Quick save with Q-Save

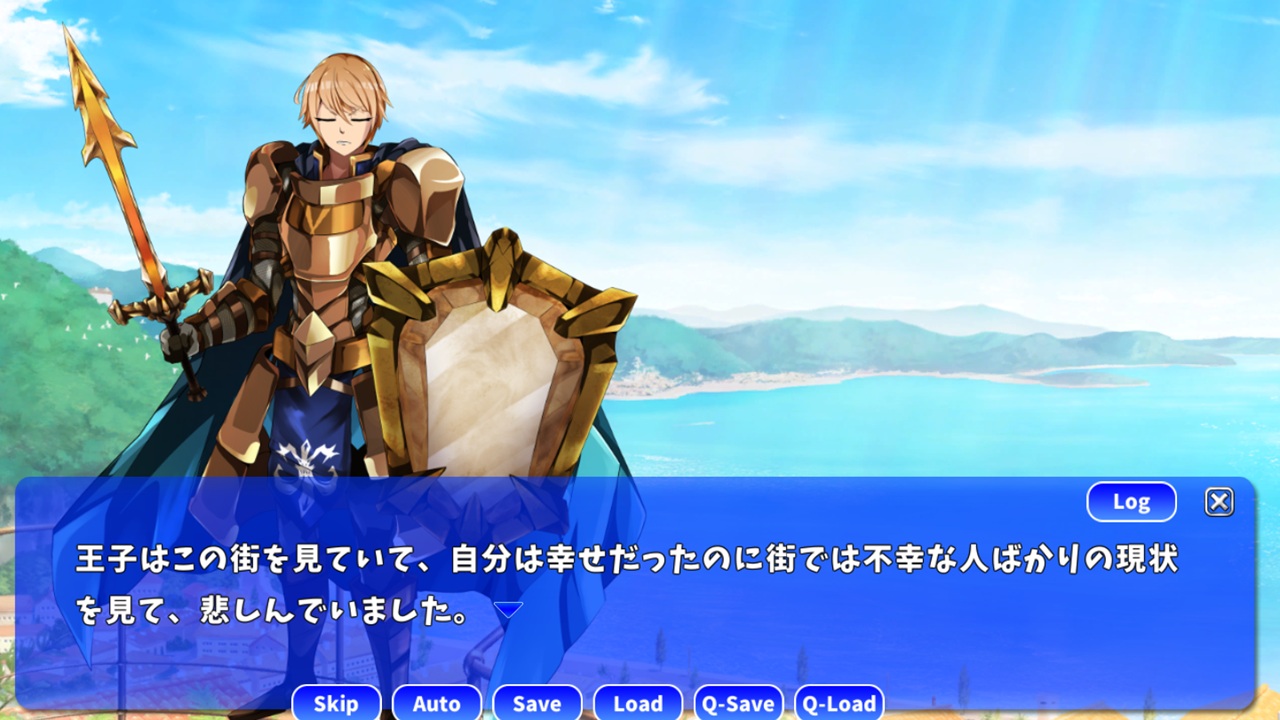click(x=738, y=703)
